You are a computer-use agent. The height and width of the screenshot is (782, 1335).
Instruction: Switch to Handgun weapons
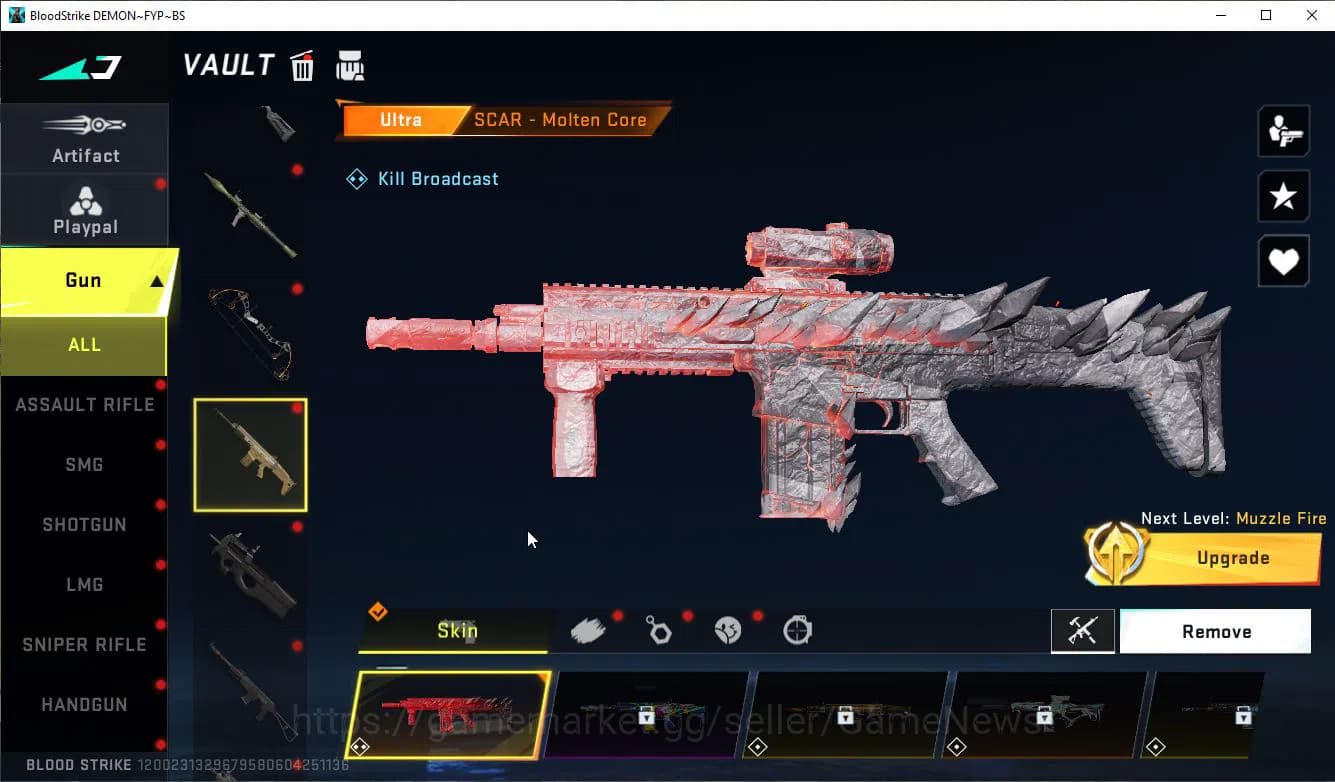pyautogui.click(x=84, y=705)
